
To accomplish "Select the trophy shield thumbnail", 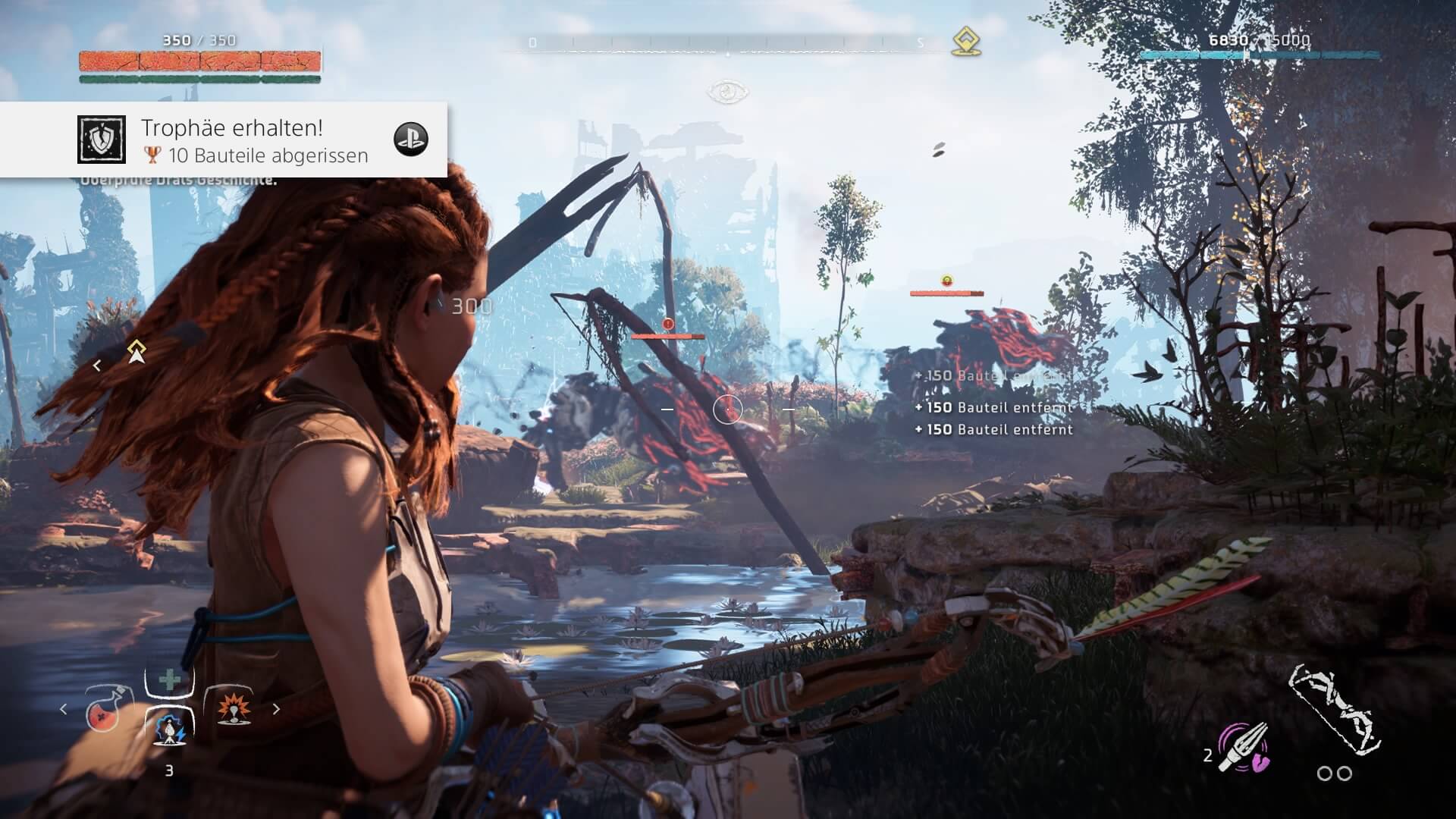I will 102,140.
